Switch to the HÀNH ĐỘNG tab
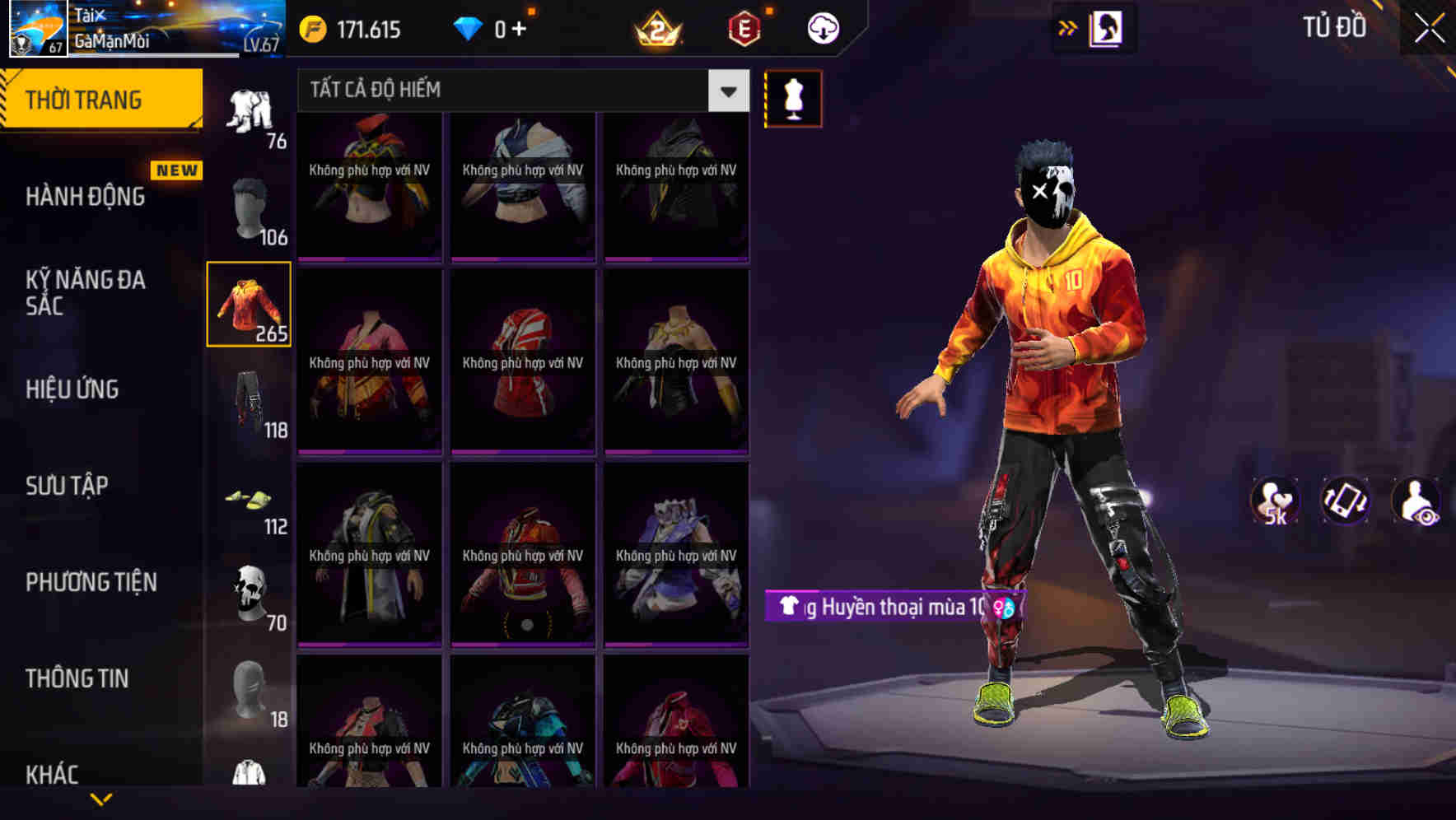 point(86,198)
